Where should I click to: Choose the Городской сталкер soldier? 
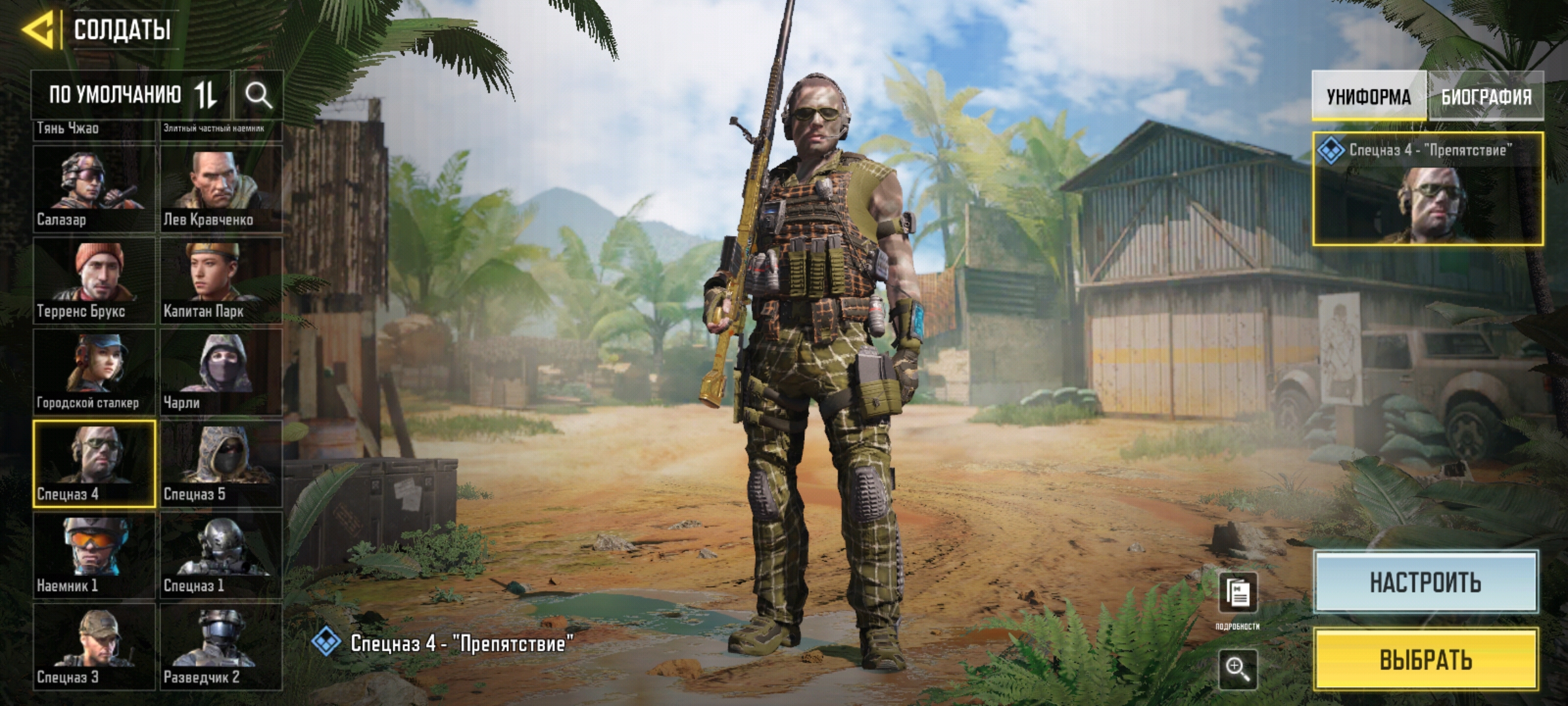[94, 372]
